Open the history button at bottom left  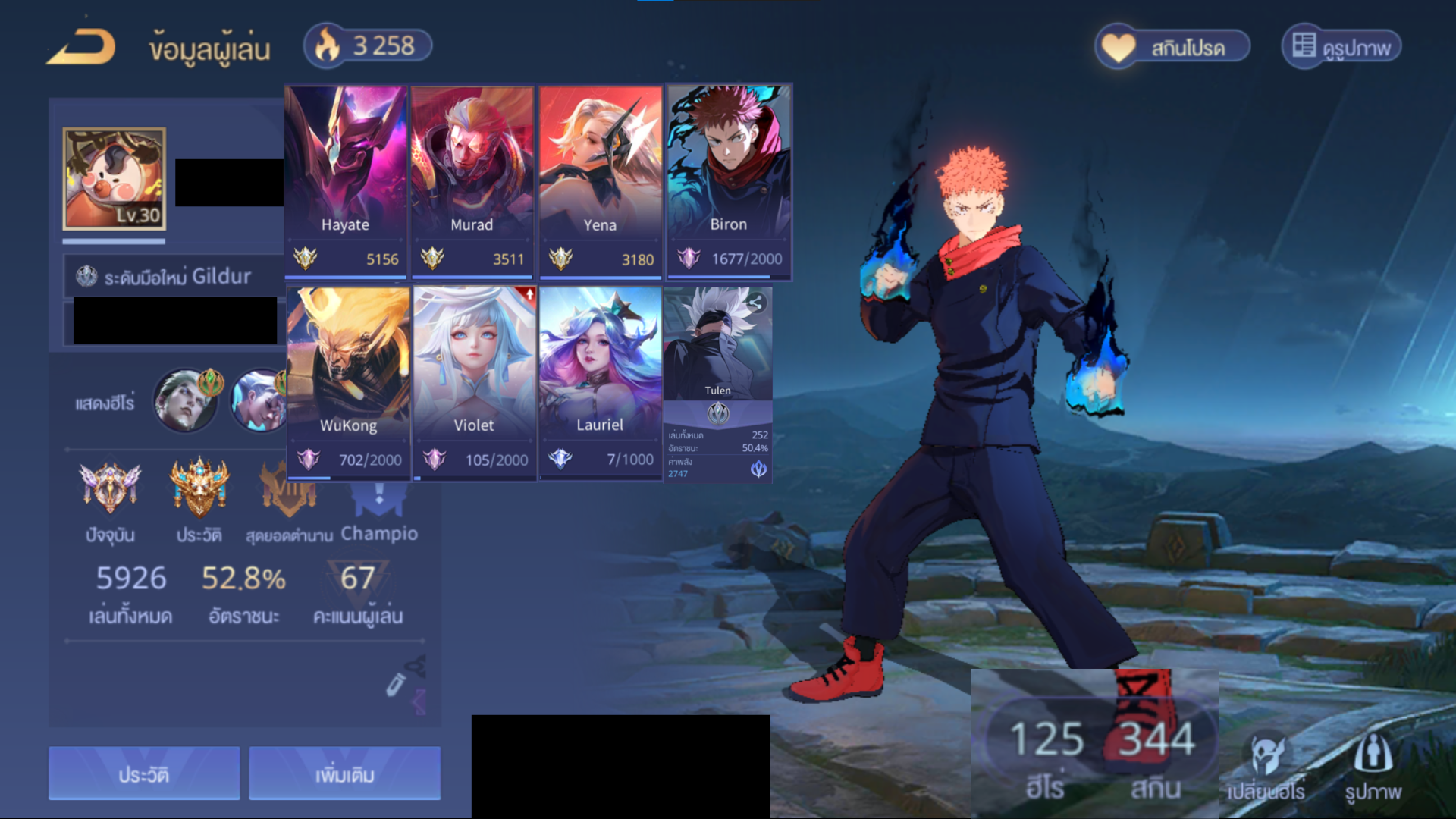[144, 773]
